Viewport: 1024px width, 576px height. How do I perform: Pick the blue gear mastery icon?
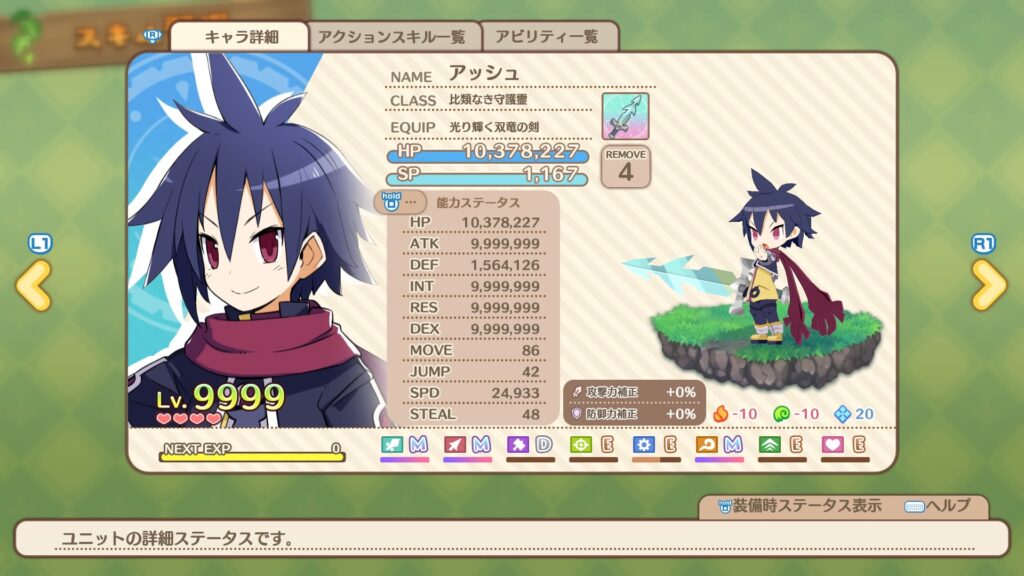click(644, 444)
